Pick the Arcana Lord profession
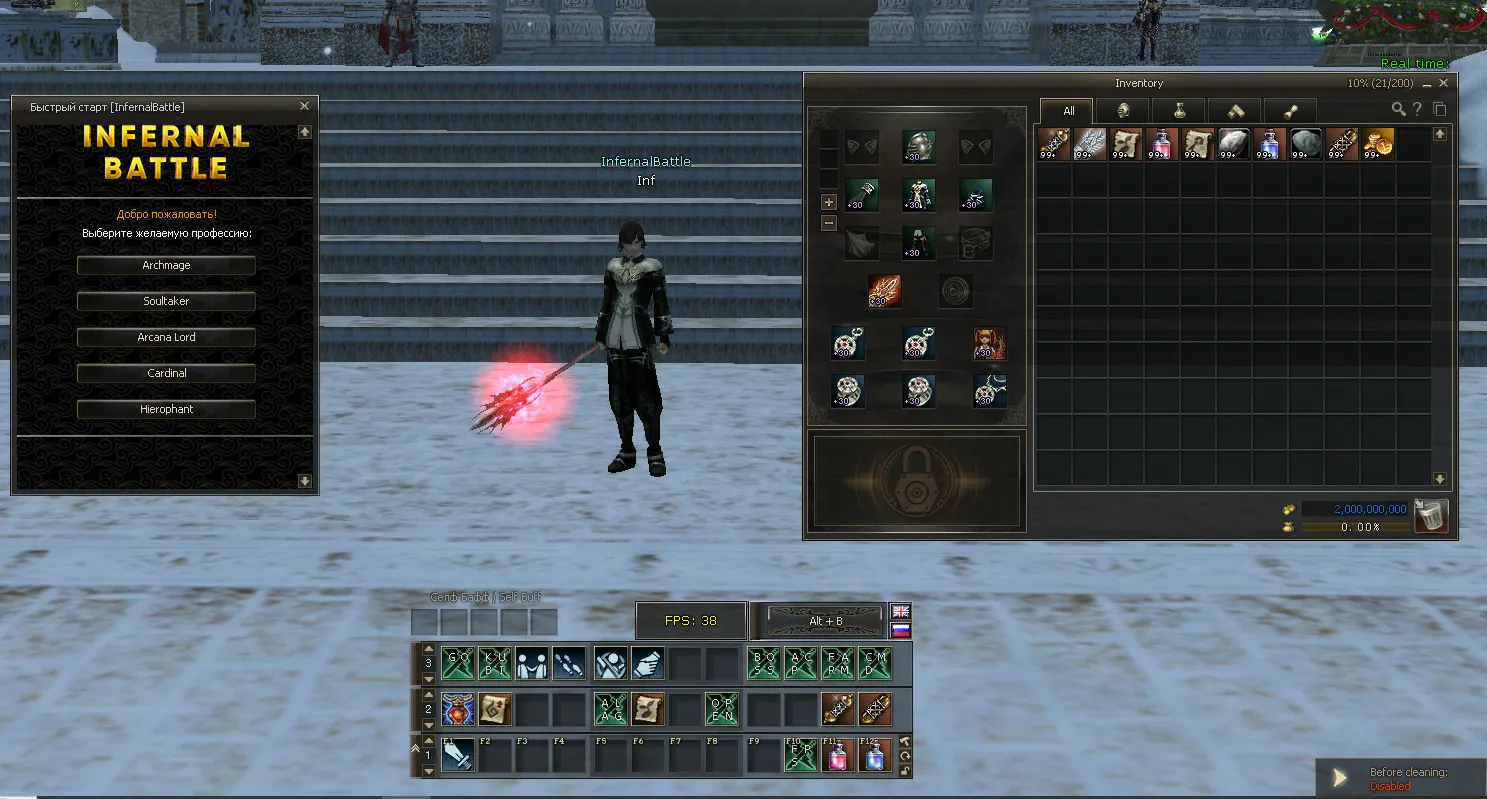This screenshot has width=1487, height=799. coord(166,337)
